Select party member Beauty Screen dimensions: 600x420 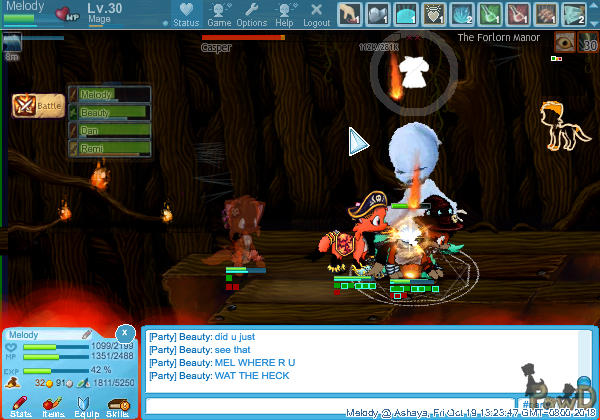point(110,112)
